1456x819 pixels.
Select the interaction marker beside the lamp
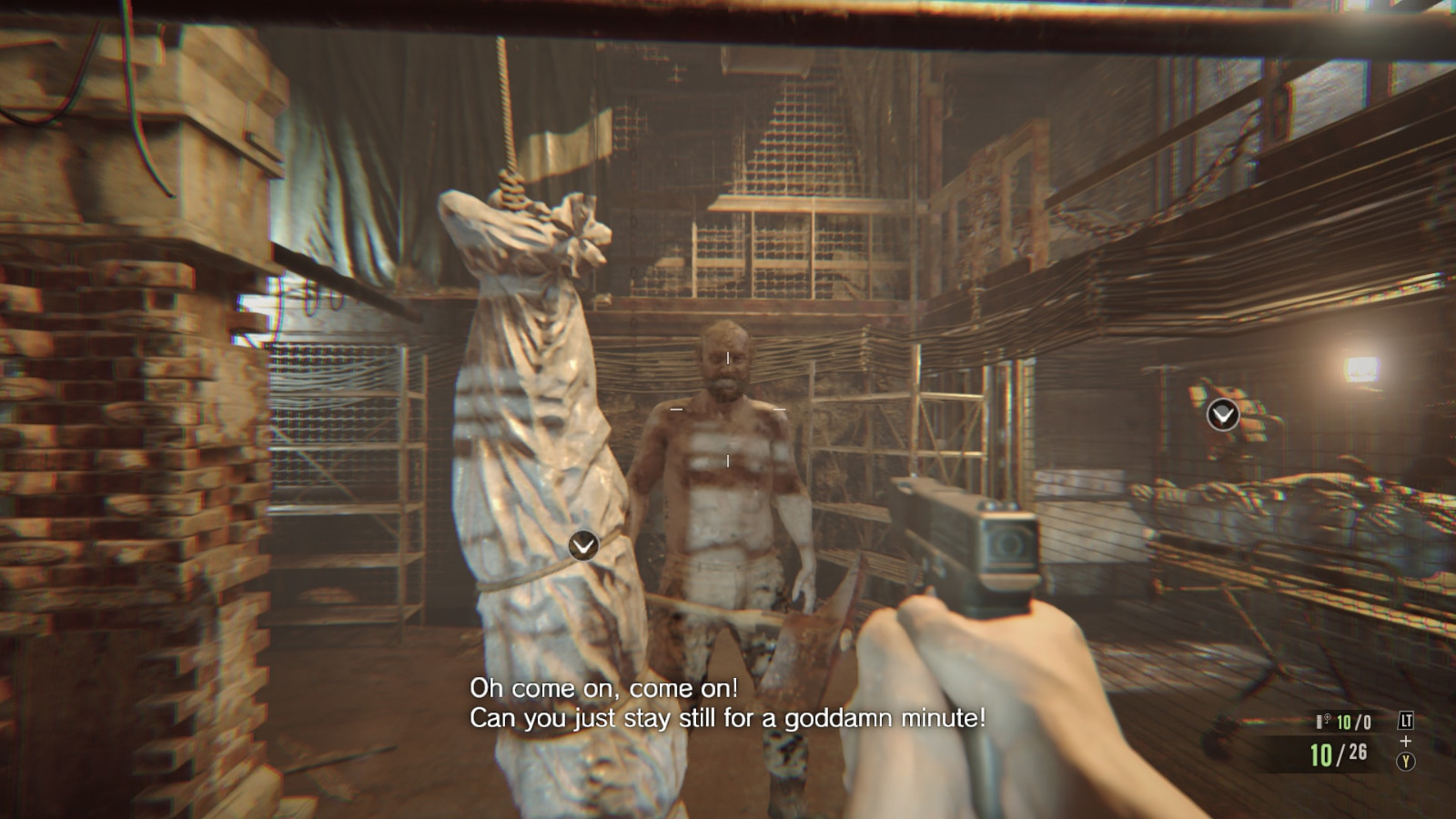click(1222, 416)
